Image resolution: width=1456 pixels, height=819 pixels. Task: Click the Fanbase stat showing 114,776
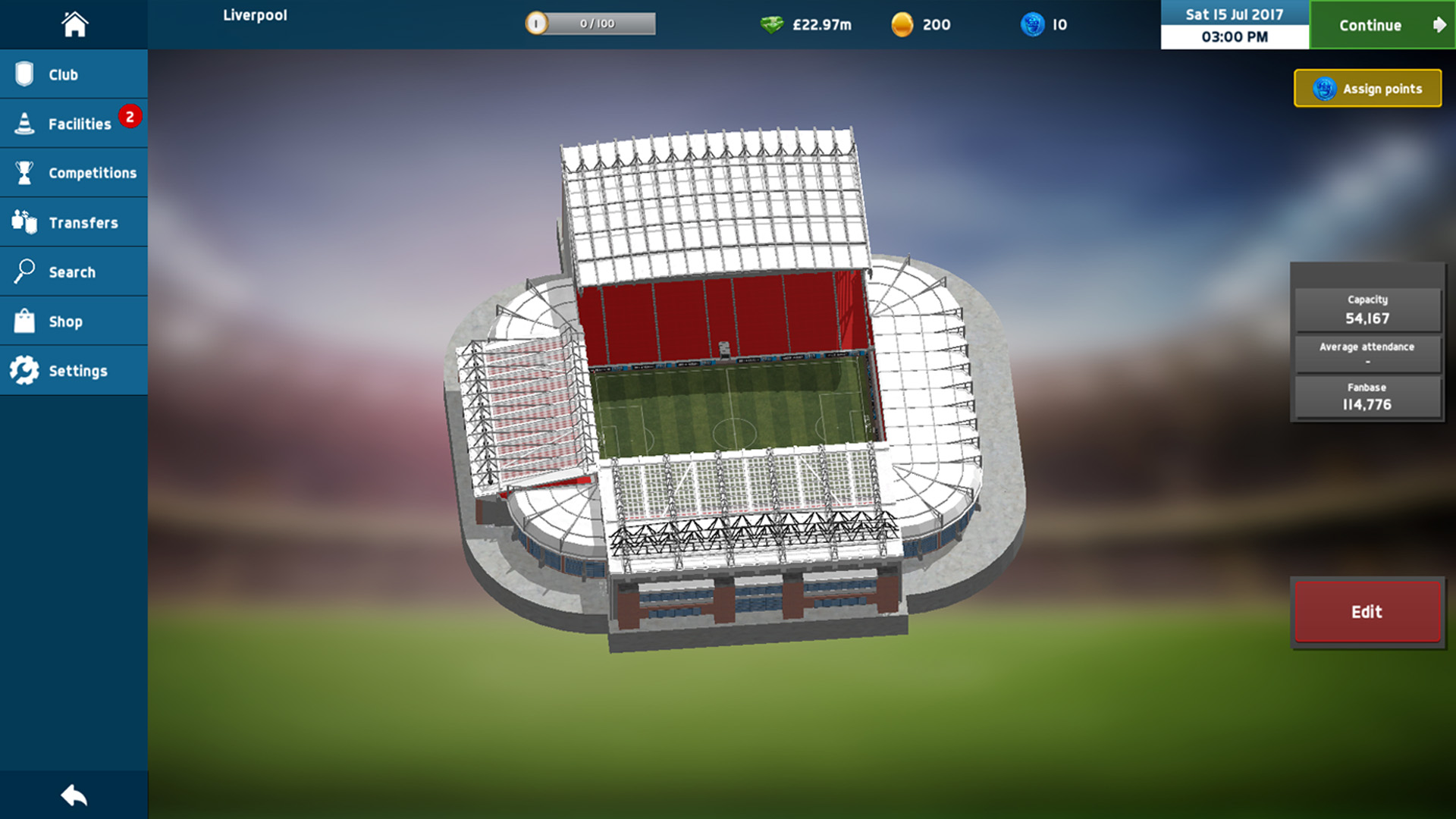click(x=1367, y=397)
